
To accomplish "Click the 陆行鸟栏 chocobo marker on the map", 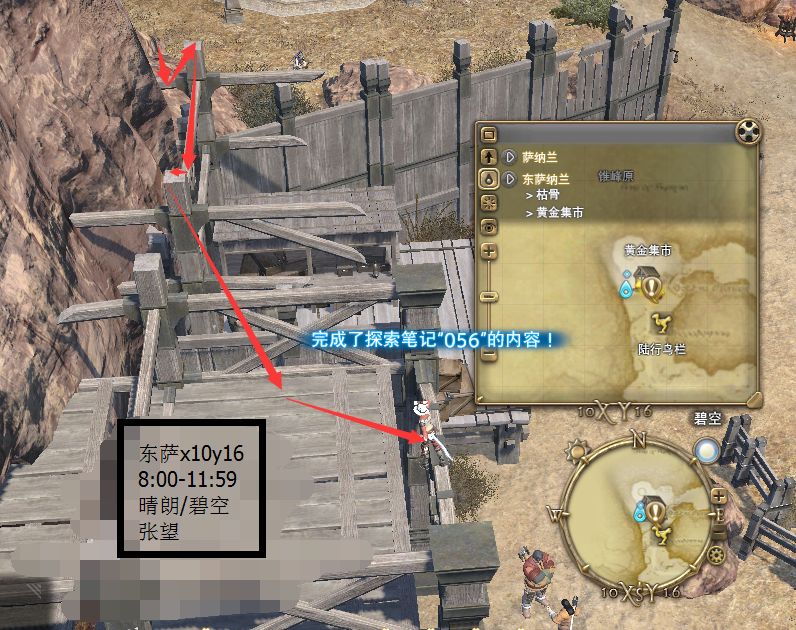I will (661, 322).
